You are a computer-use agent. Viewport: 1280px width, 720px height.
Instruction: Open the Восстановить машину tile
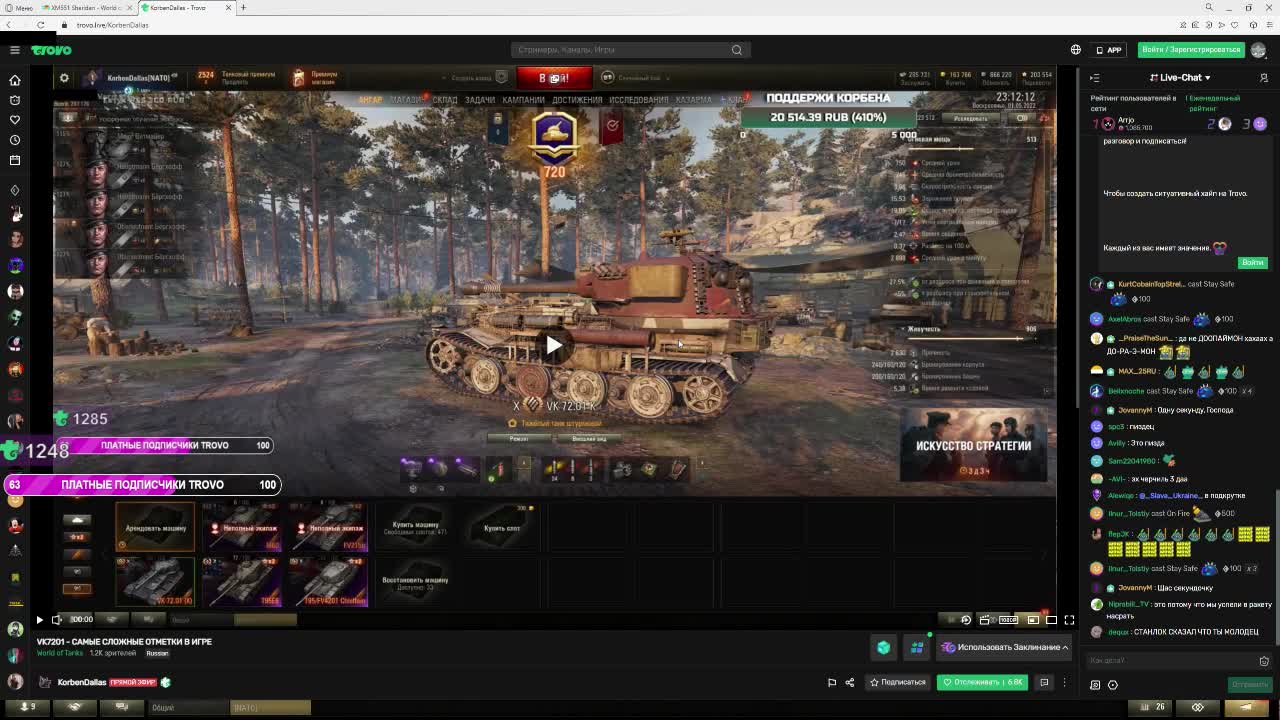click(415, 582)
